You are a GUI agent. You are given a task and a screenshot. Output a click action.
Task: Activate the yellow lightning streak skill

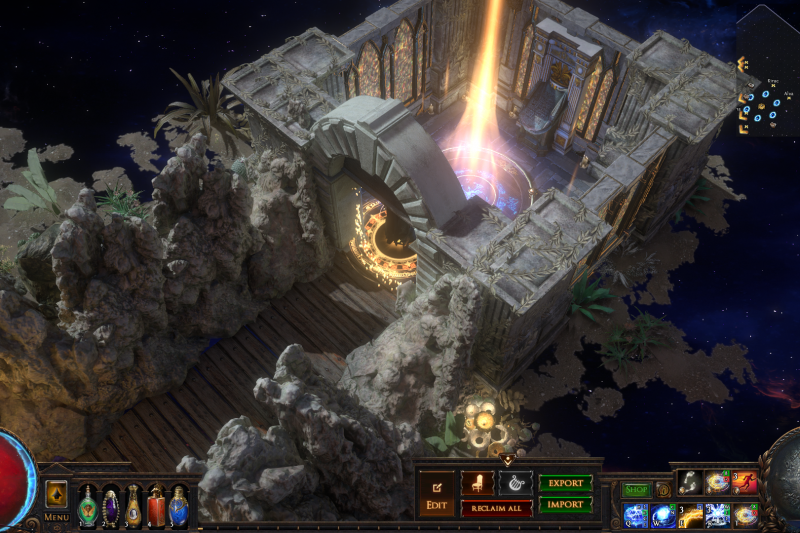690,515
